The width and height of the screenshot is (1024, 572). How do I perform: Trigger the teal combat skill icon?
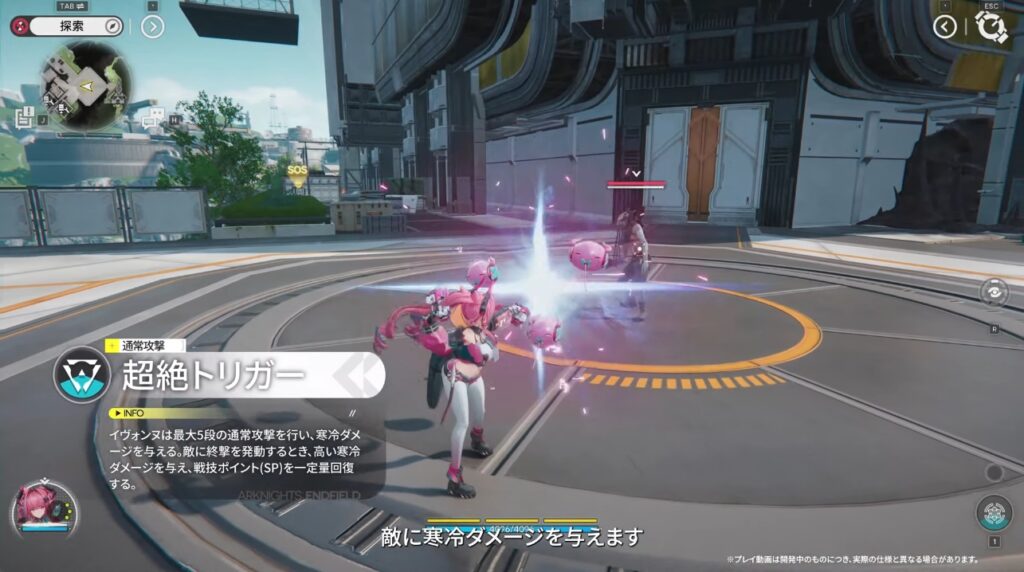tap(993, 511)
